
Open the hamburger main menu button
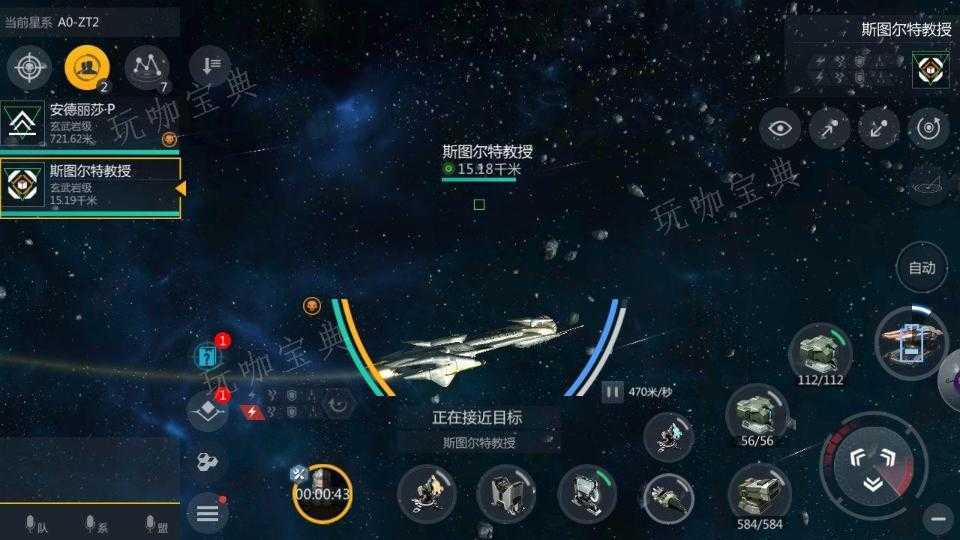207,513
